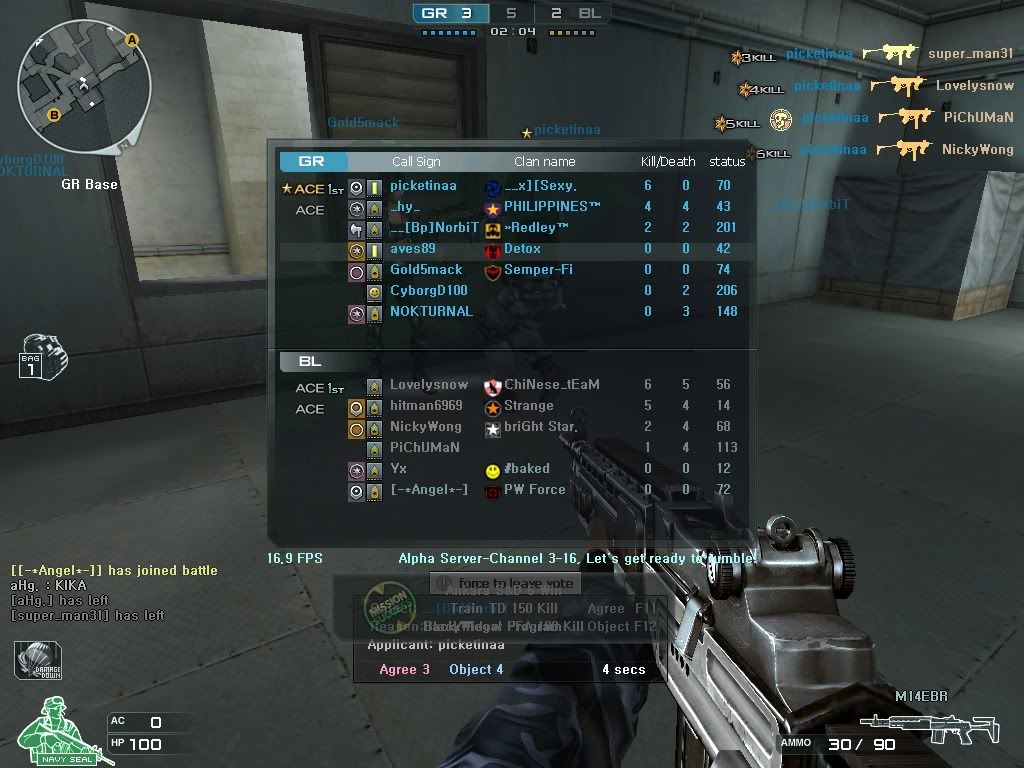This screenshot has height=768, width=1024.
Task: Click the radar minimap
Action: (84, 86)
